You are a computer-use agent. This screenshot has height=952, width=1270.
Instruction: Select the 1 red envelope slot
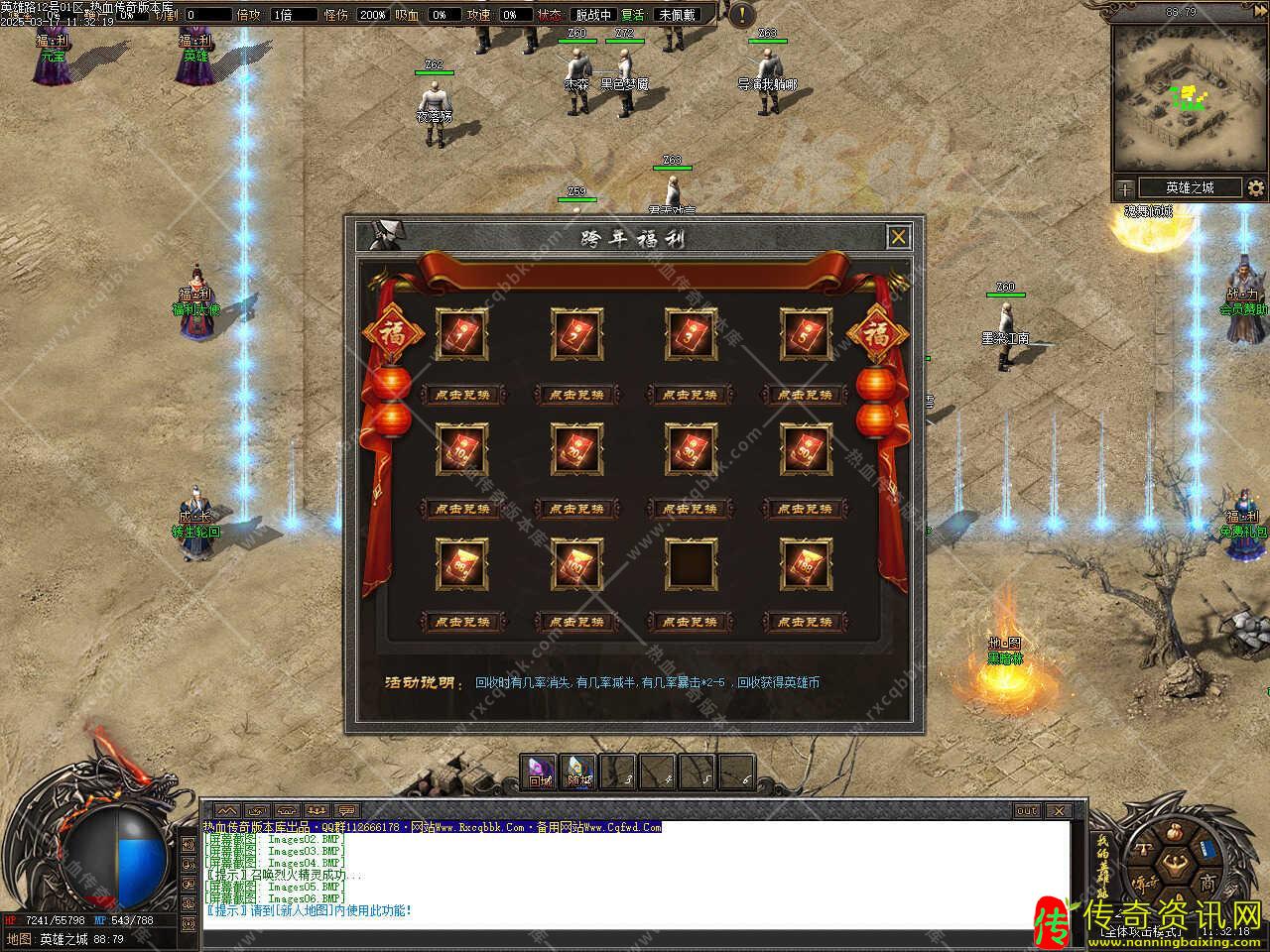click(x=462, y=335)
